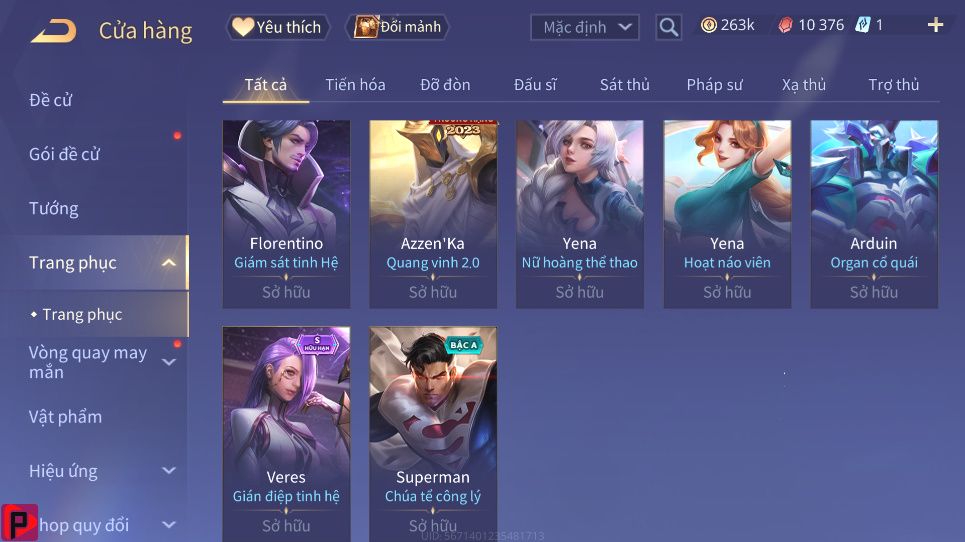Switch to the Tiến hóa tab

tap(355, 85)
